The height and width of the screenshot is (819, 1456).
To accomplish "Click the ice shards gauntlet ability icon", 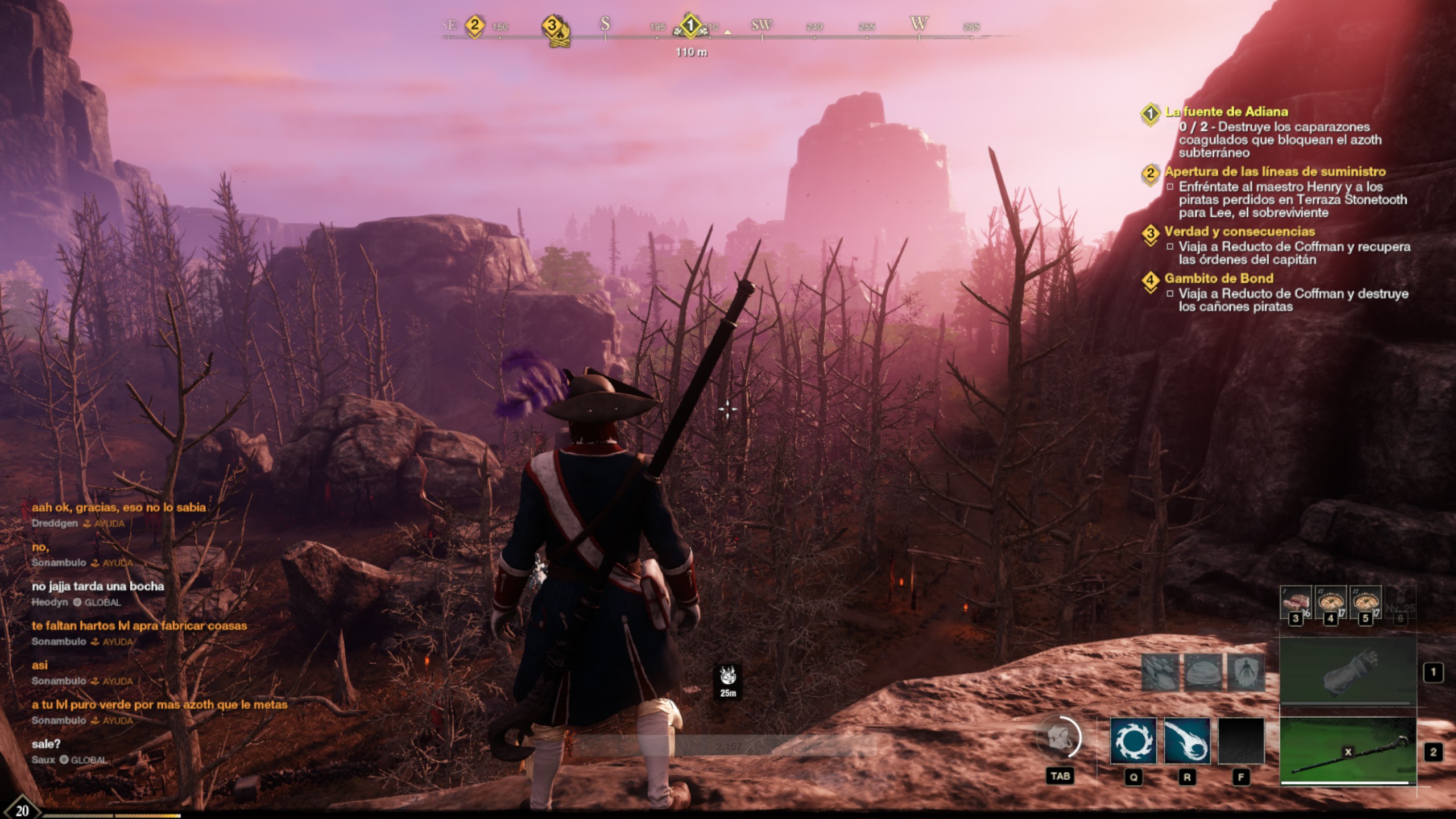I will [x=1160, y=673].
